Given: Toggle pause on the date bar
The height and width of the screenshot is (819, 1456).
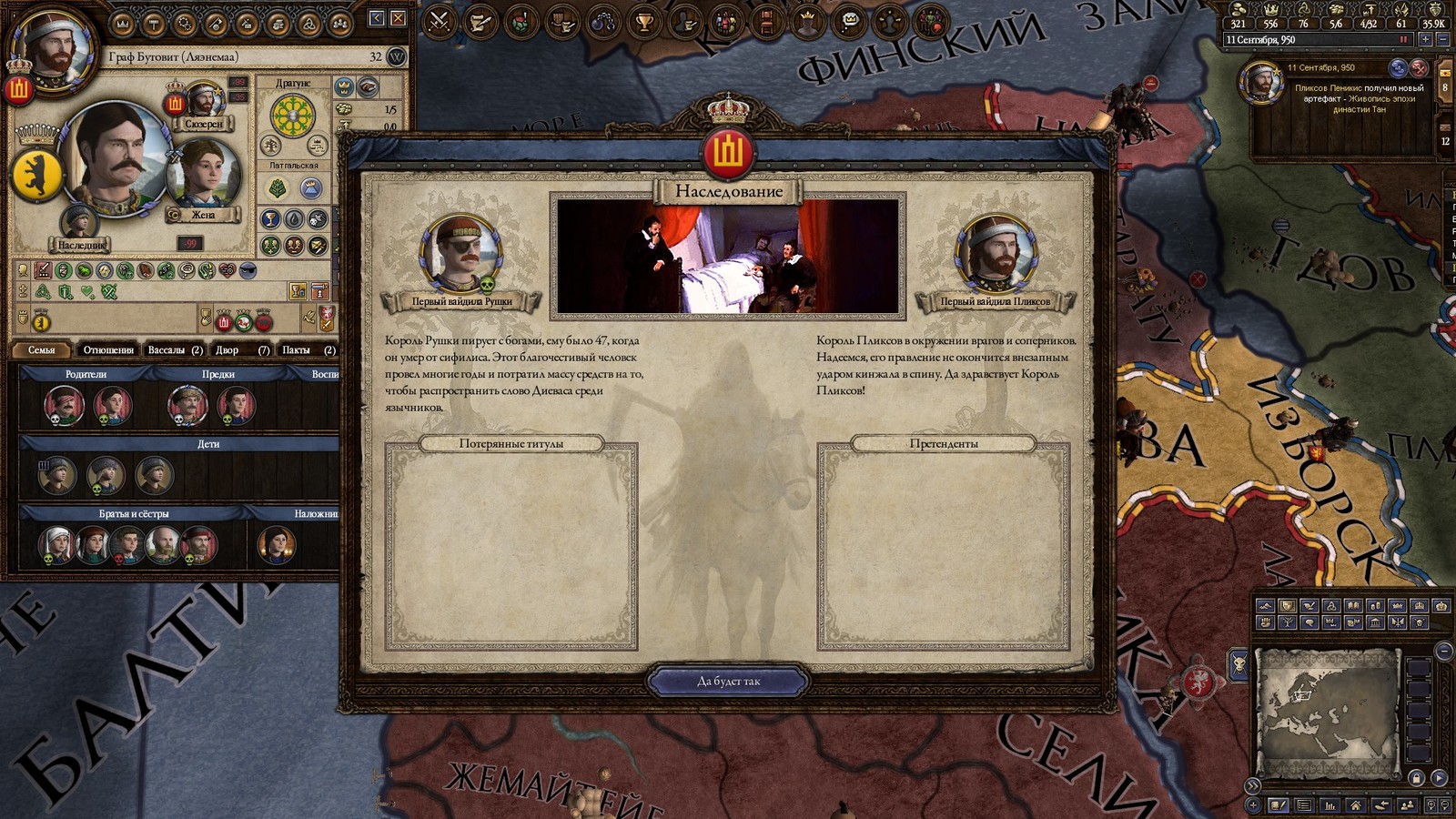Looking at the screenshot, I should [x=1403, y=40].
